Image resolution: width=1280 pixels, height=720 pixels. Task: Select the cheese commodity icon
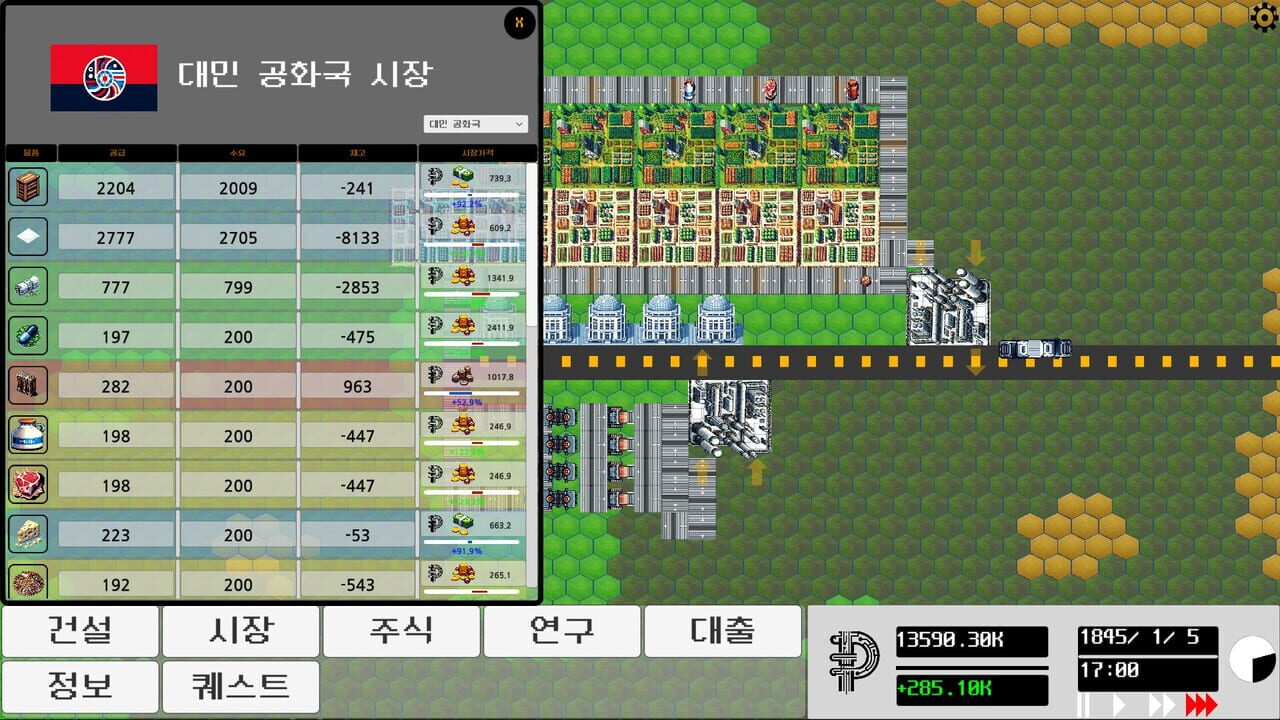click(x=28, y=535)
